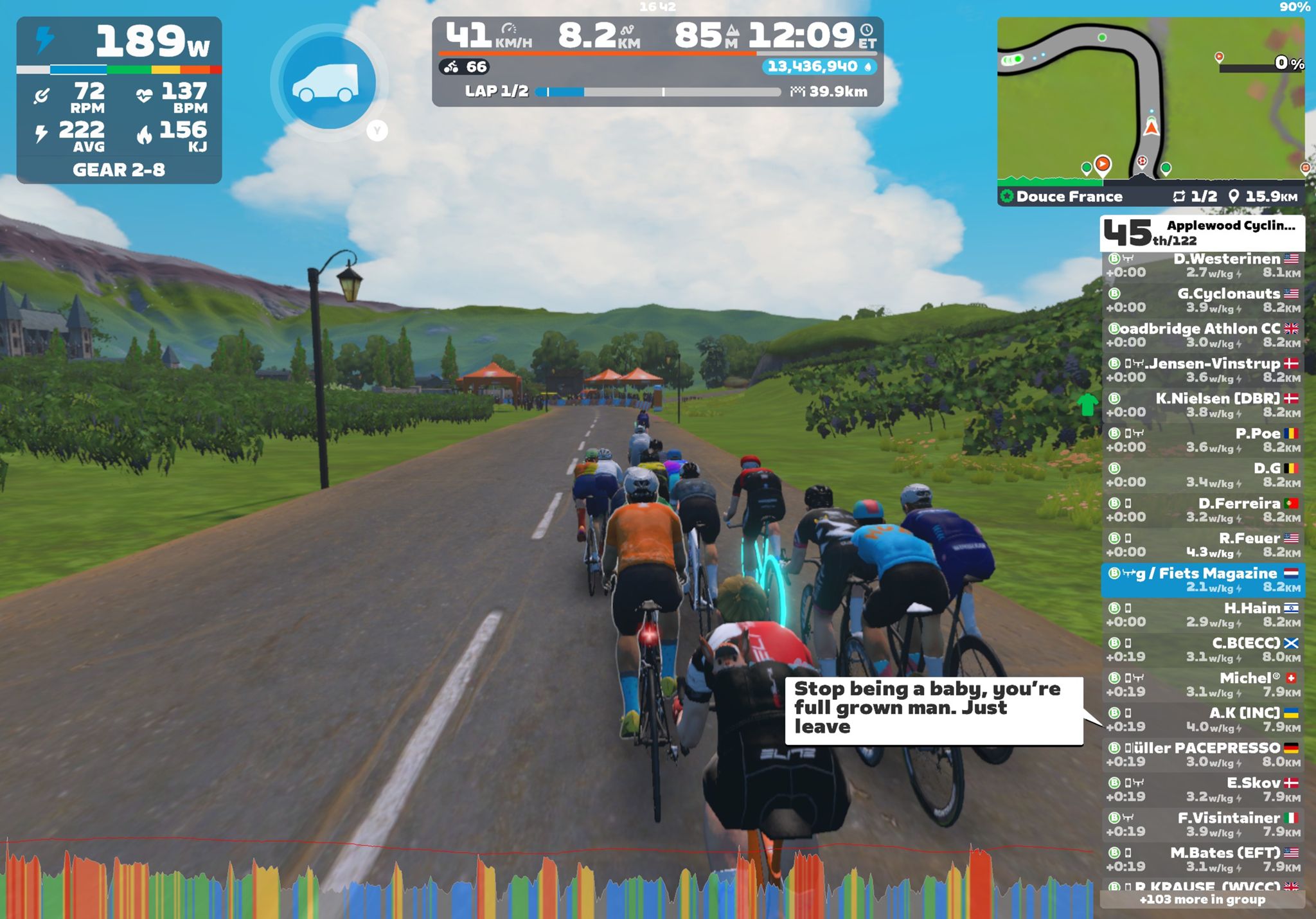
Task: Choose R.Feuer from the riders list
Action: coord(1202,545)
